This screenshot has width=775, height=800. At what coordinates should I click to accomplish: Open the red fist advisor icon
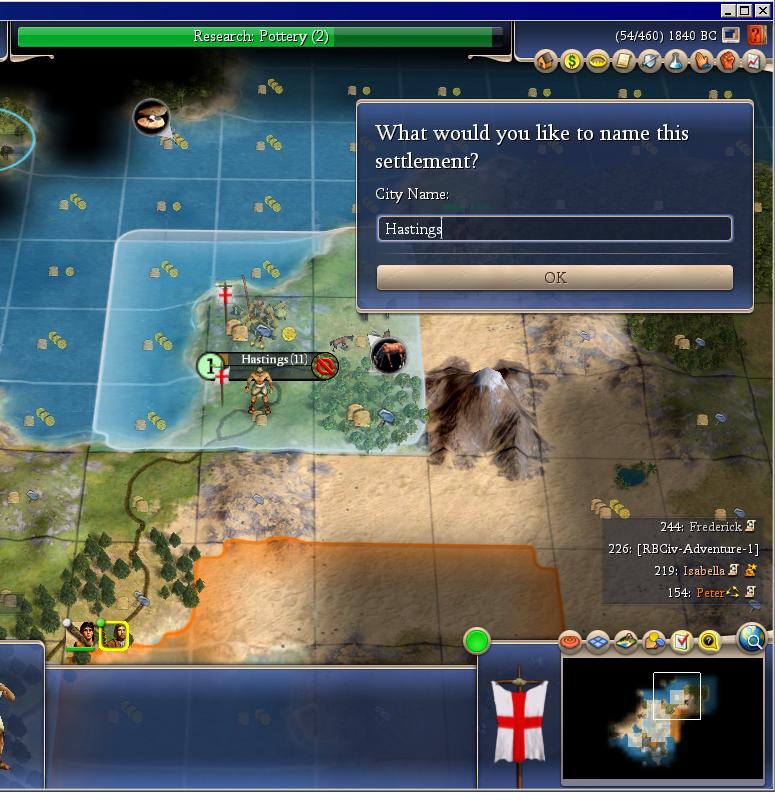pos(728,62)
